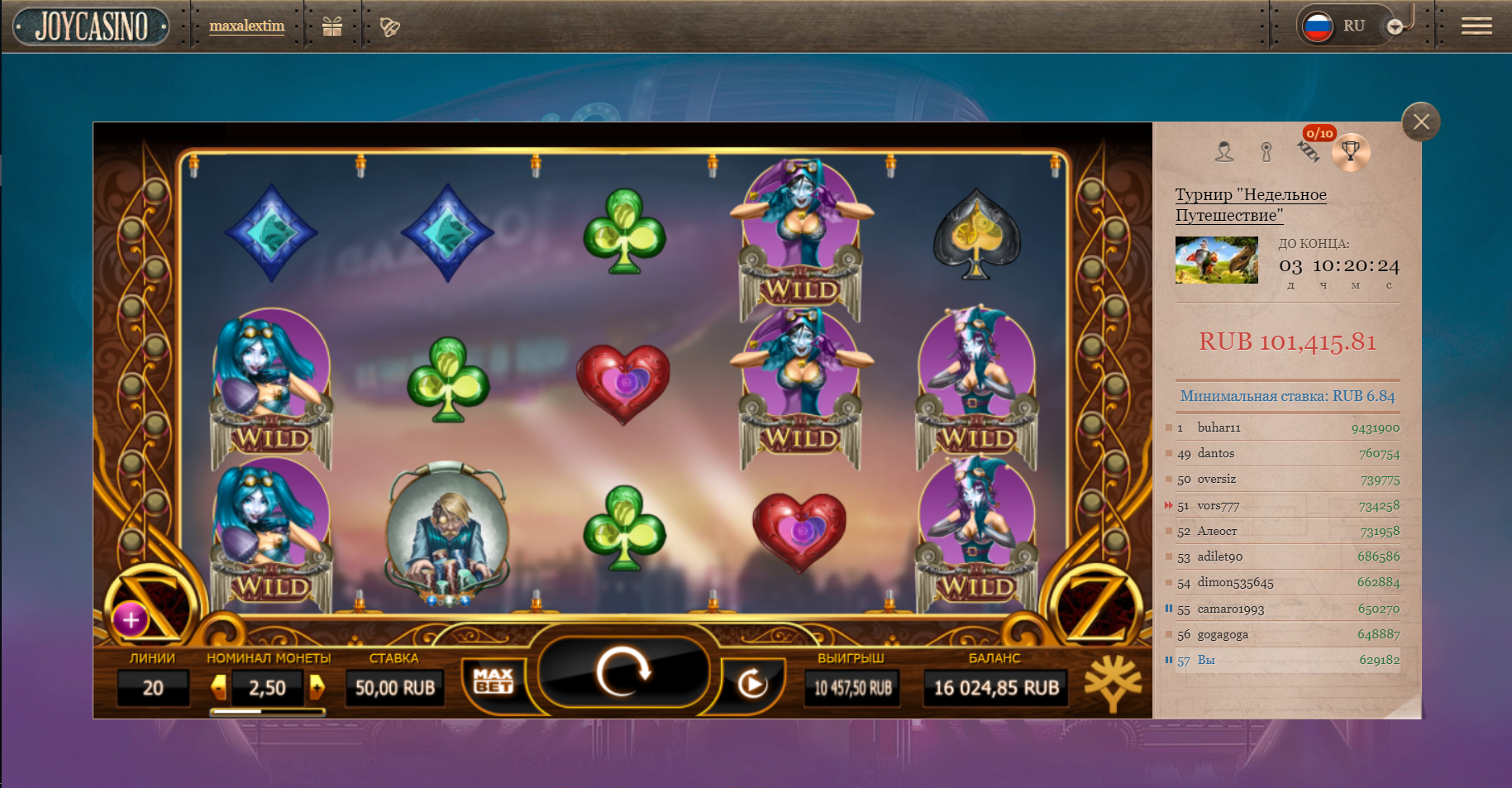Open the "Недельное Путешествие" tournament link
Screen dimensions: 1512x788
coord(1250,204)
